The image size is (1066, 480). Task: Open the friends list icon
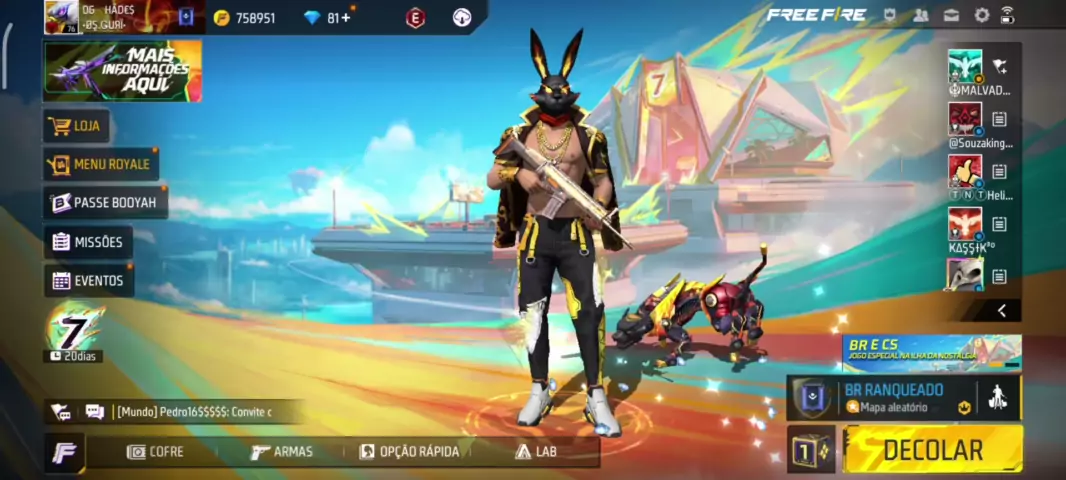pos(921,15)
